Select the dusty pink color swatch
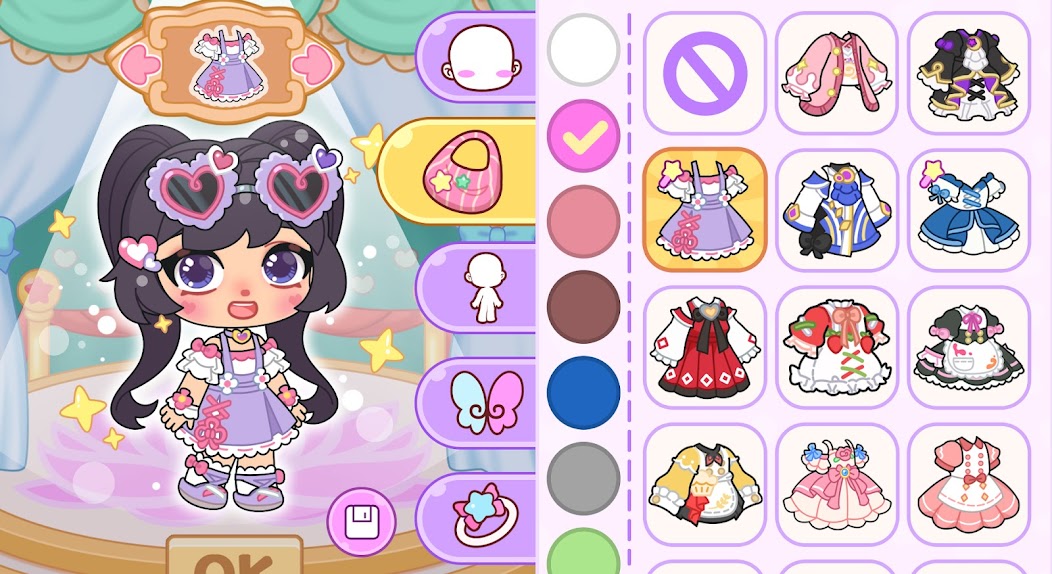Image resolution: width=1052 pixels, height=574 pixels. [584, 222]
